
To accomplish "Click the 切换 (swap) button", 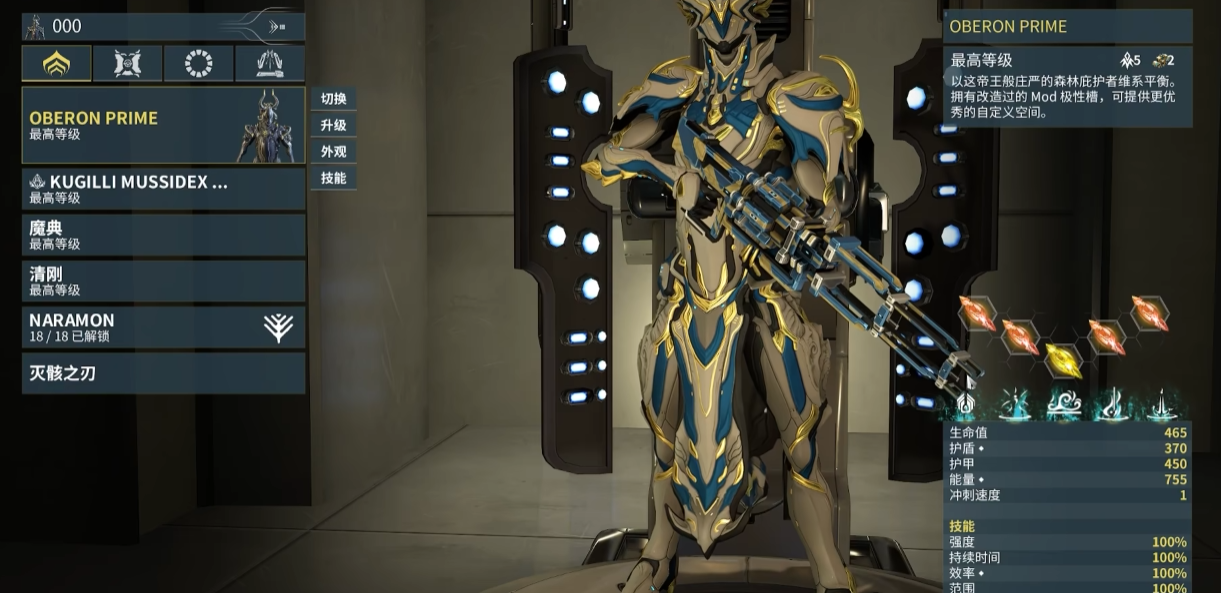I will pos(333,99).
